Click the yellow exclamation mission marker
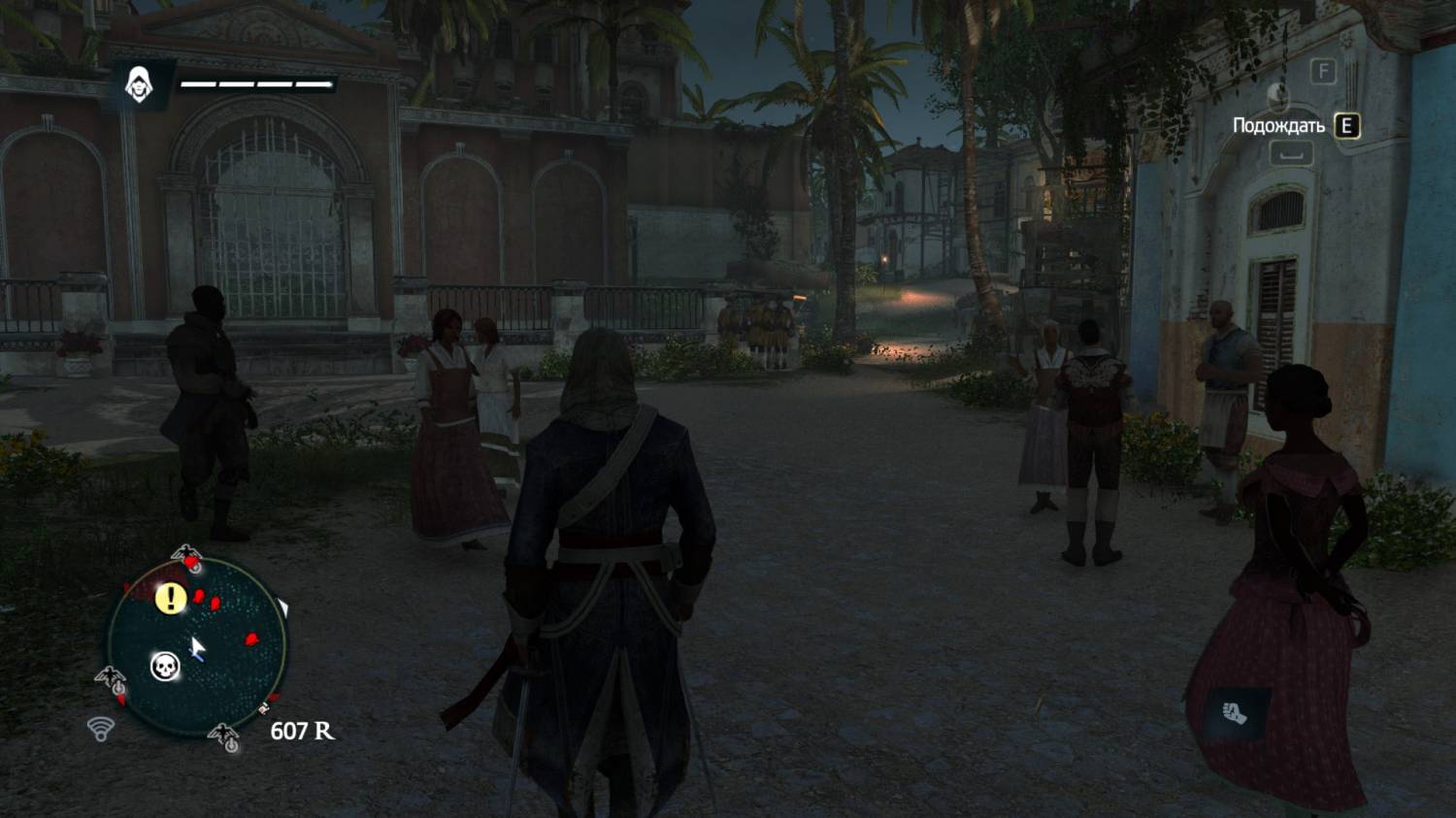 [171, 598]
